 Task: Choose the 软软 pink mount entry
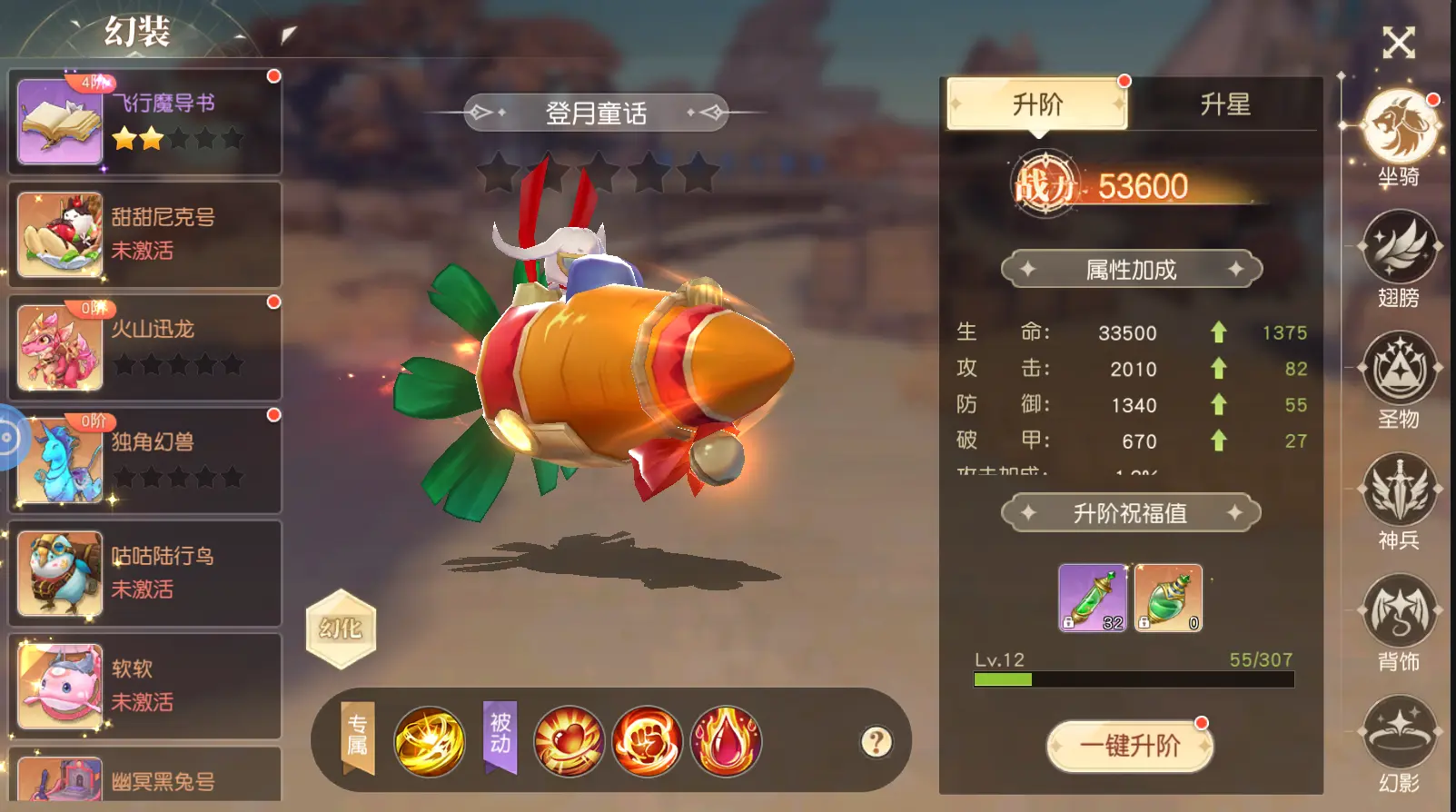(x=145, y=686)
